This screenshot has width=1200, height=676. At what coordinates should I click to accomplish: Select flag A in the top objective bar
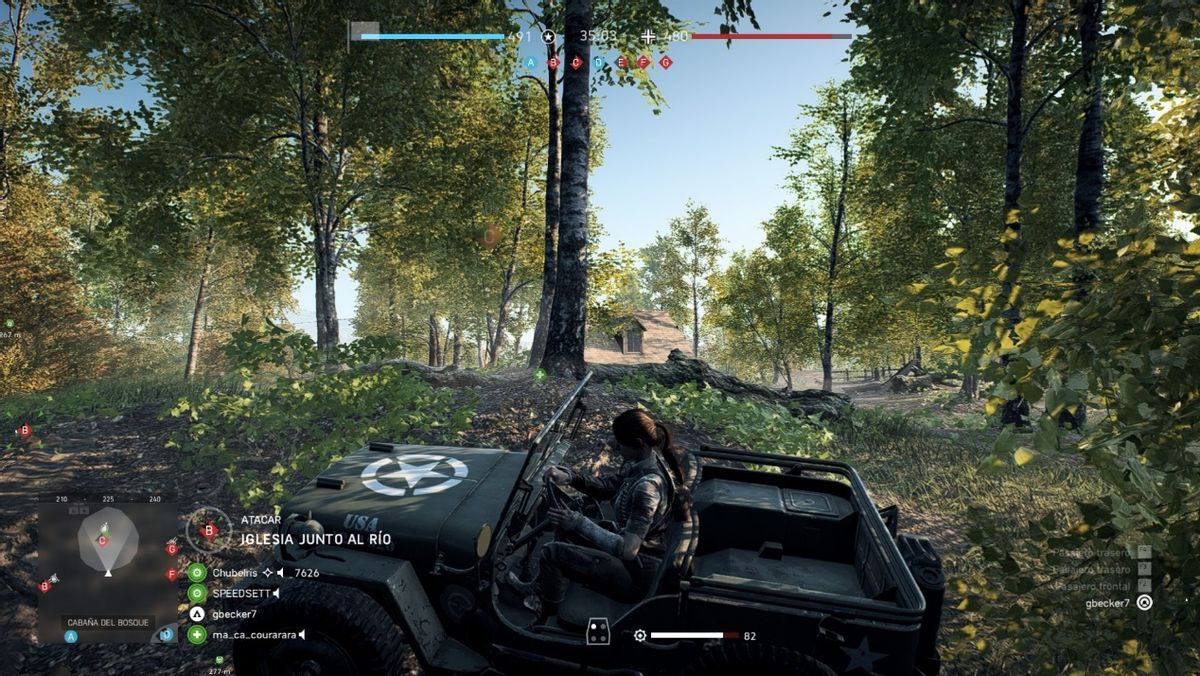pyautogui.click(x=531, y=62)
